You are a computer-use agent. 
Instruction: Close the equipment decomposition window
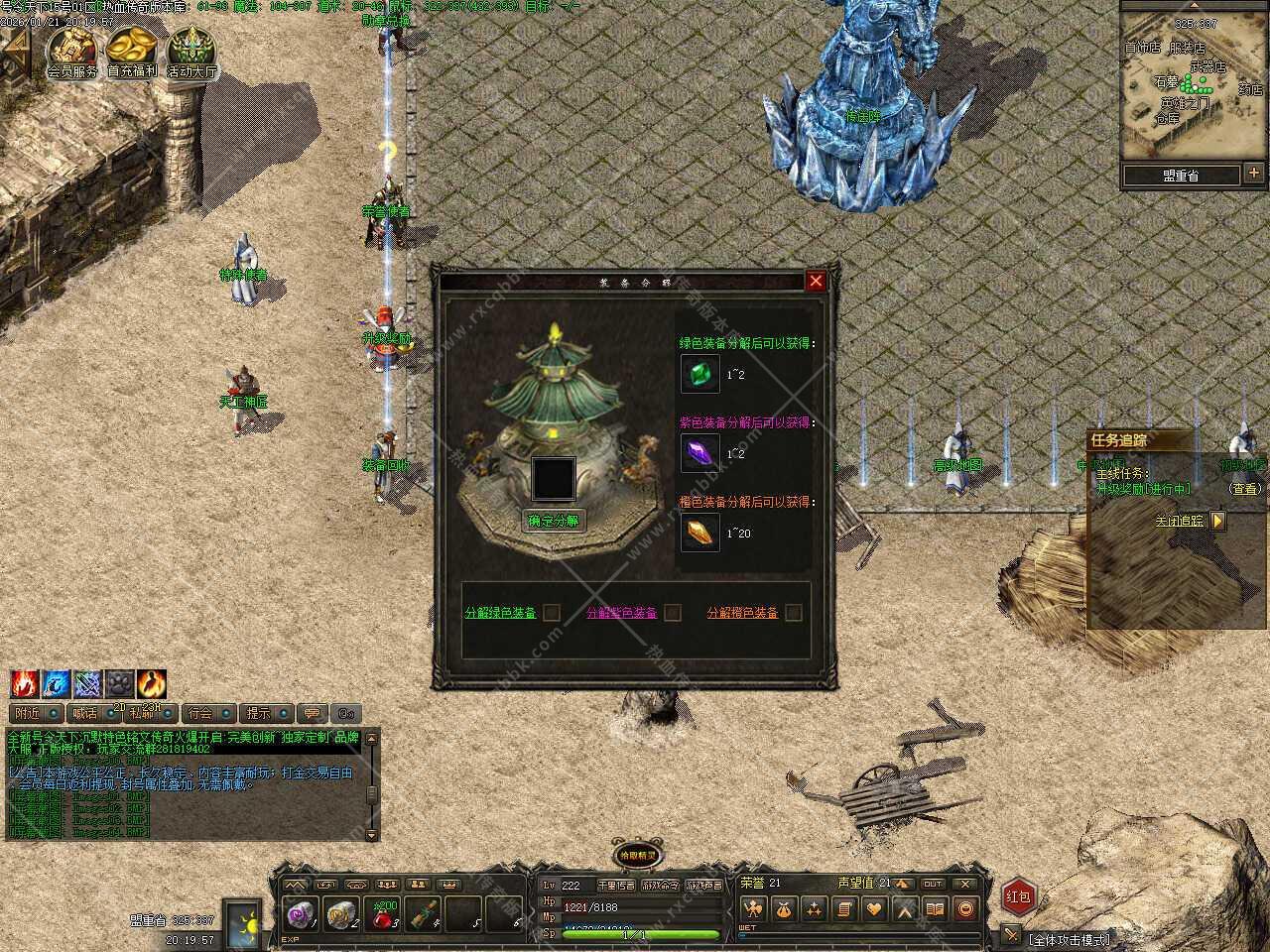click(816, 282)
